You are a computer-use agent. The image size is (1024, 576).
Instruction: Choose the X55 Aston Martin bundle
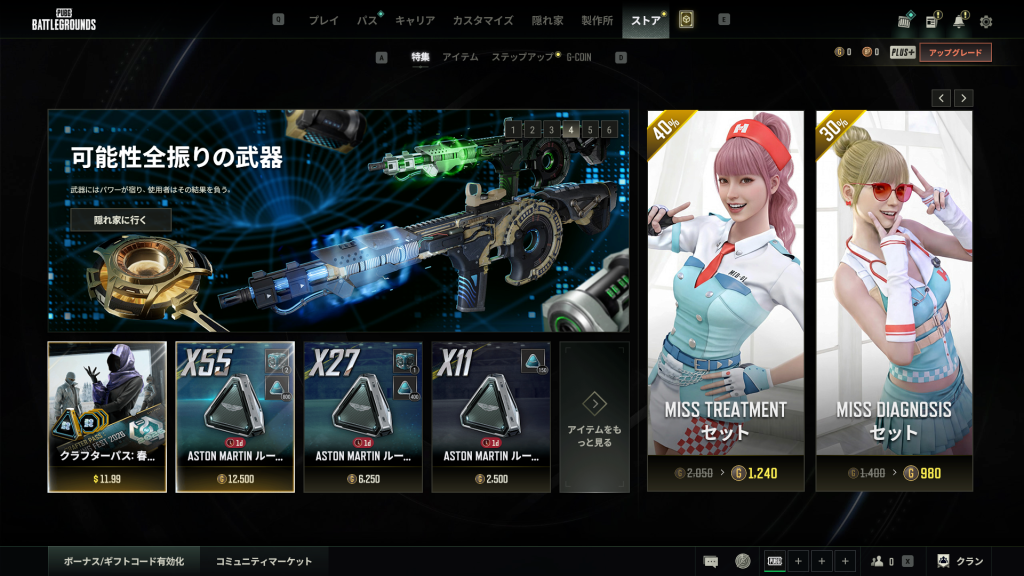235,417
